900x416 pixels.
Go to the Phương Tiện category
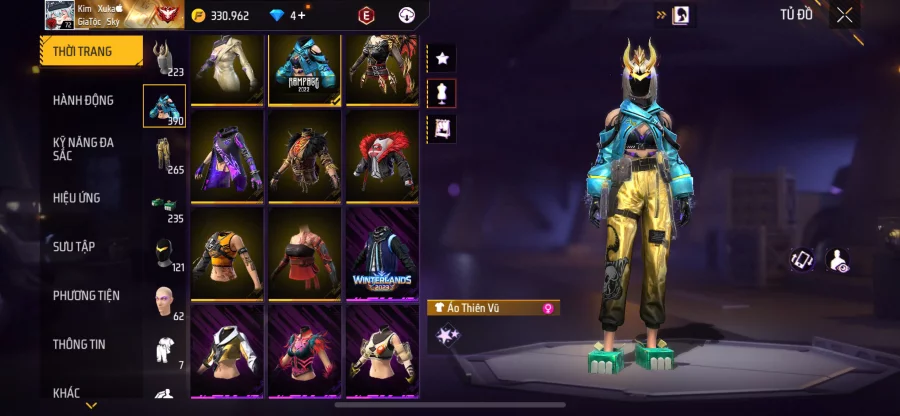click(x=86, y=295)
